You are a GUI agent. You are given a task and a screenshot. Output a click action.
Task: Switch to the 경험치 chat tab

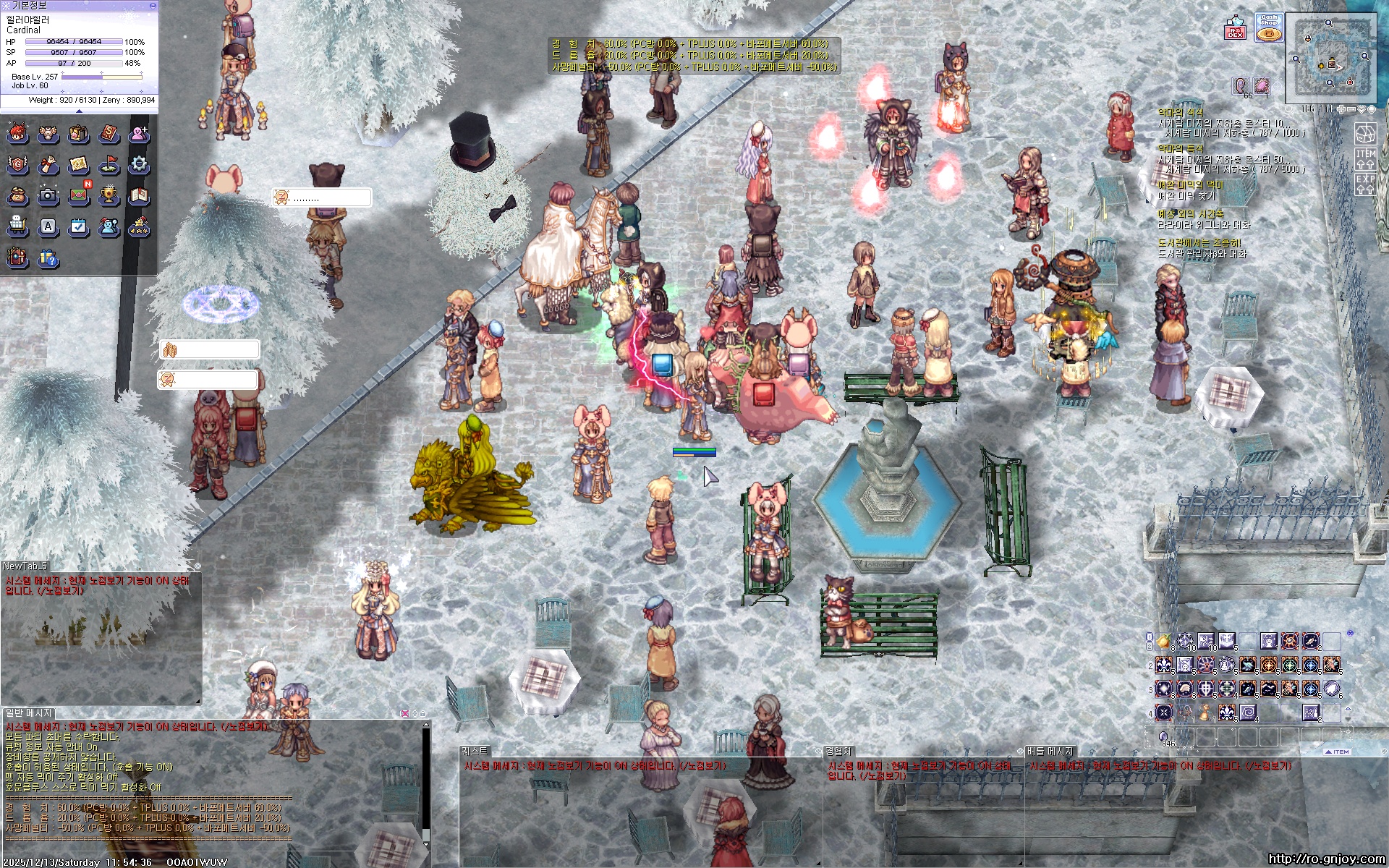tap(839, 752)
